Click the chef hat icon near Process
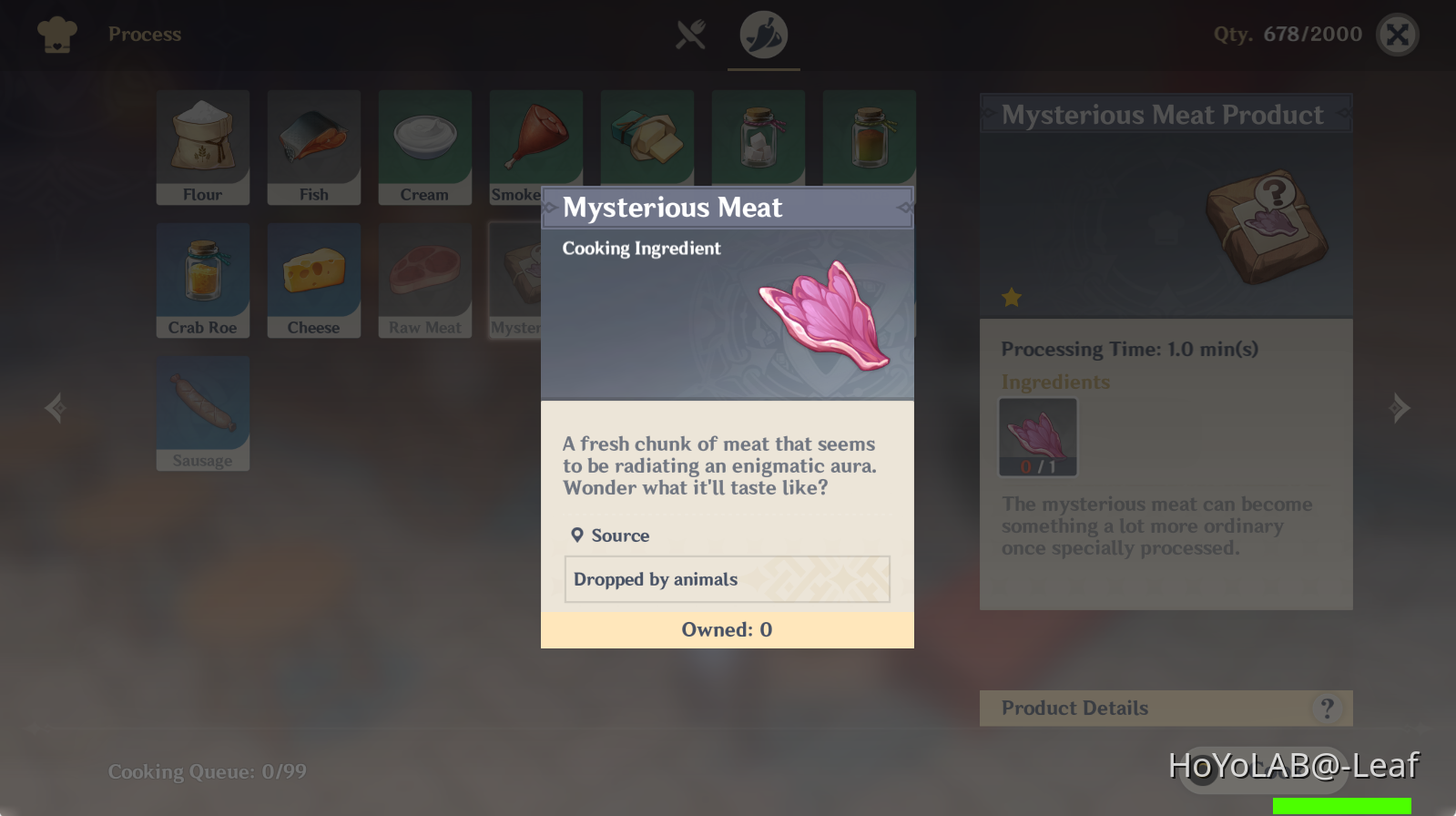The height and width of the screenshot is (816, 1456). point(56,34)
